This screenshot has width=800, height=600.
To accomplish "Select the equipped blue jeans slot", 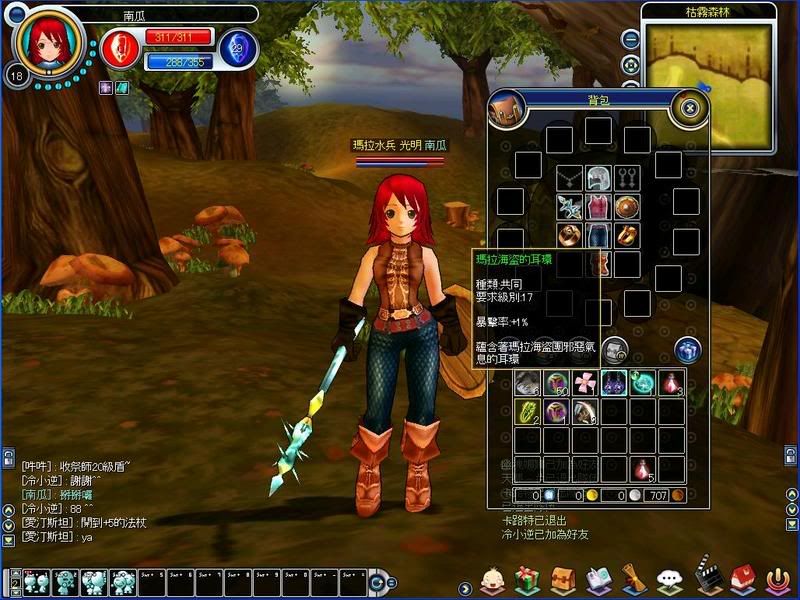I will coord(598,236).
